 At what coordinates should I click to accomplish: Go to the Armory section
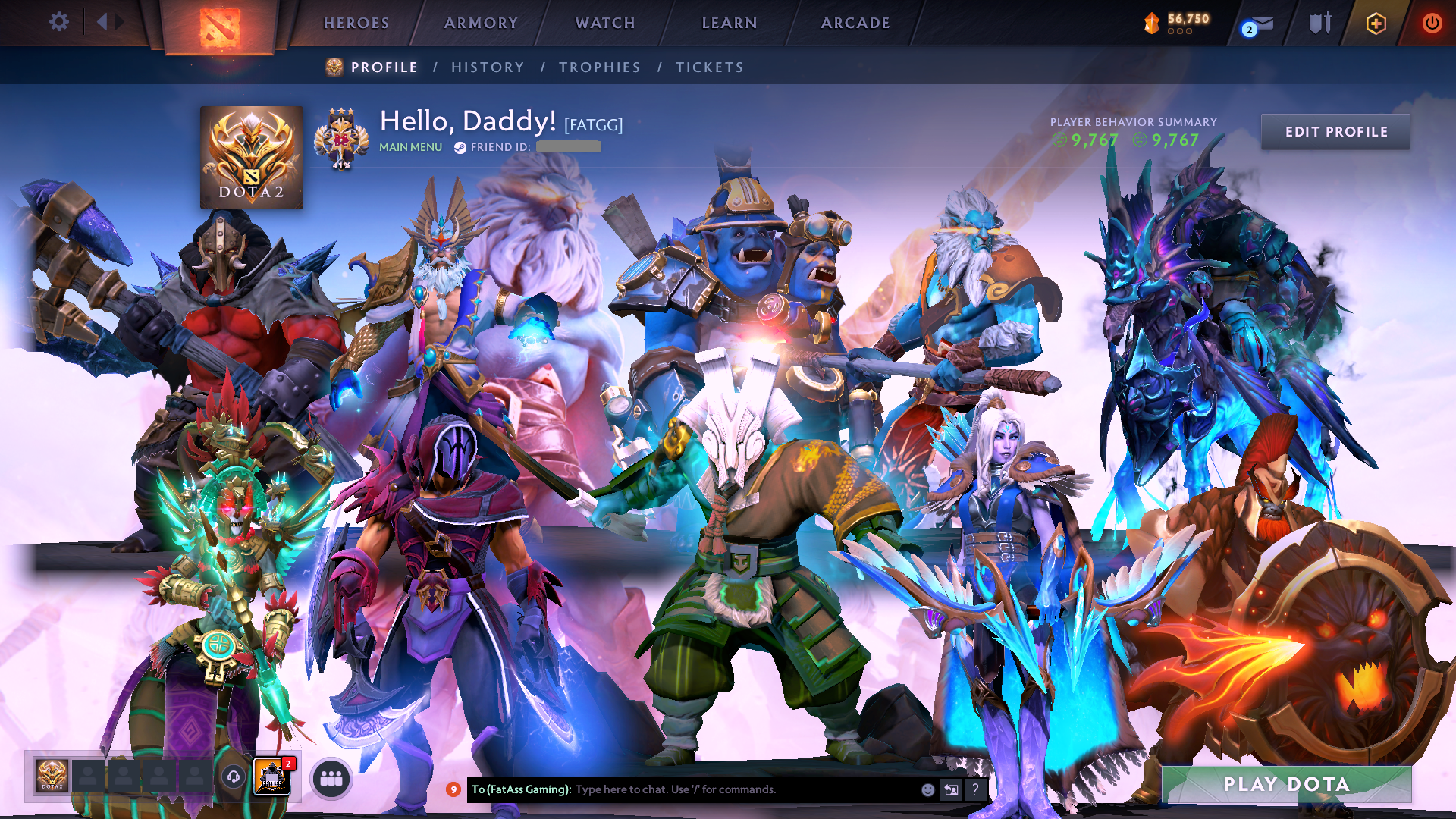pyautogui.click(x=481, y=23)
